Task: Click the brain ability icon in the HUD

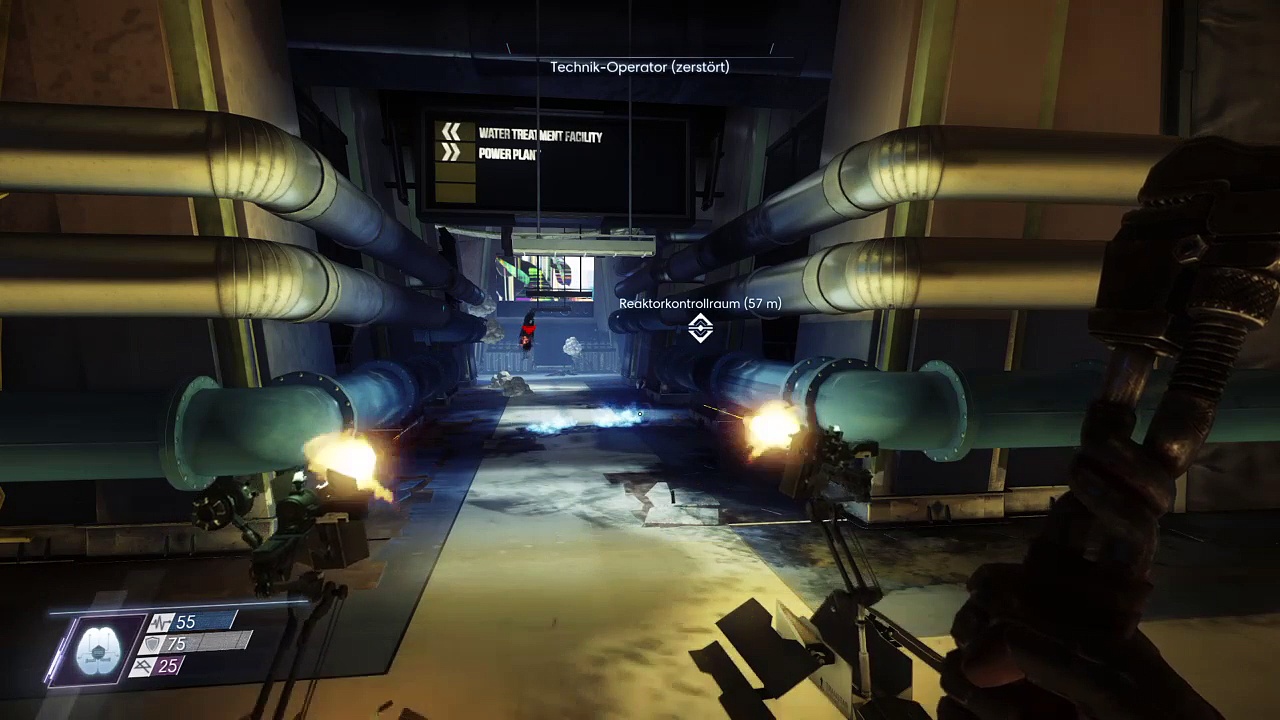Action: pos(98,648)
